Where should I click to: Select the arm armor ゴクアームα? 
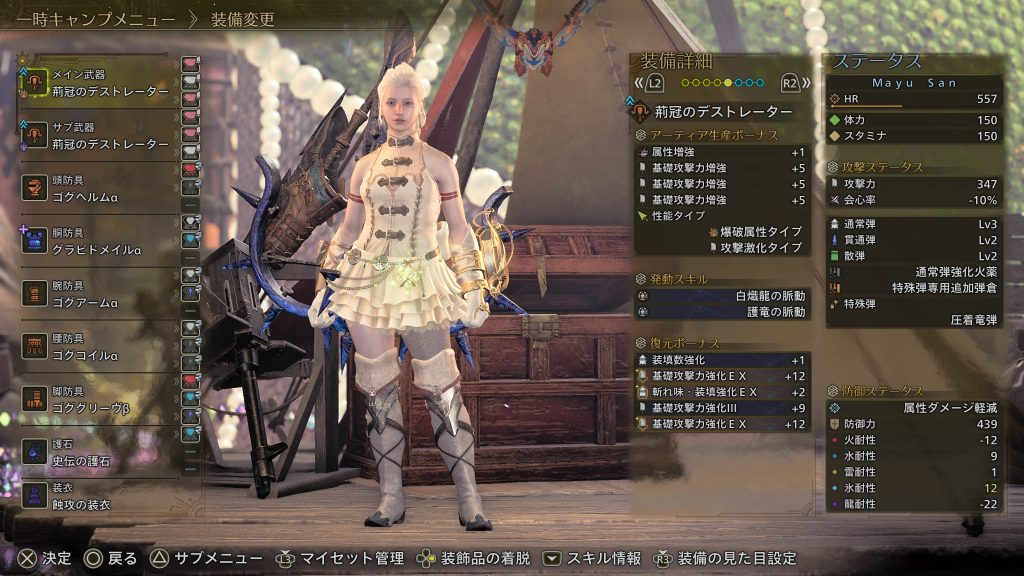[100, 295]
